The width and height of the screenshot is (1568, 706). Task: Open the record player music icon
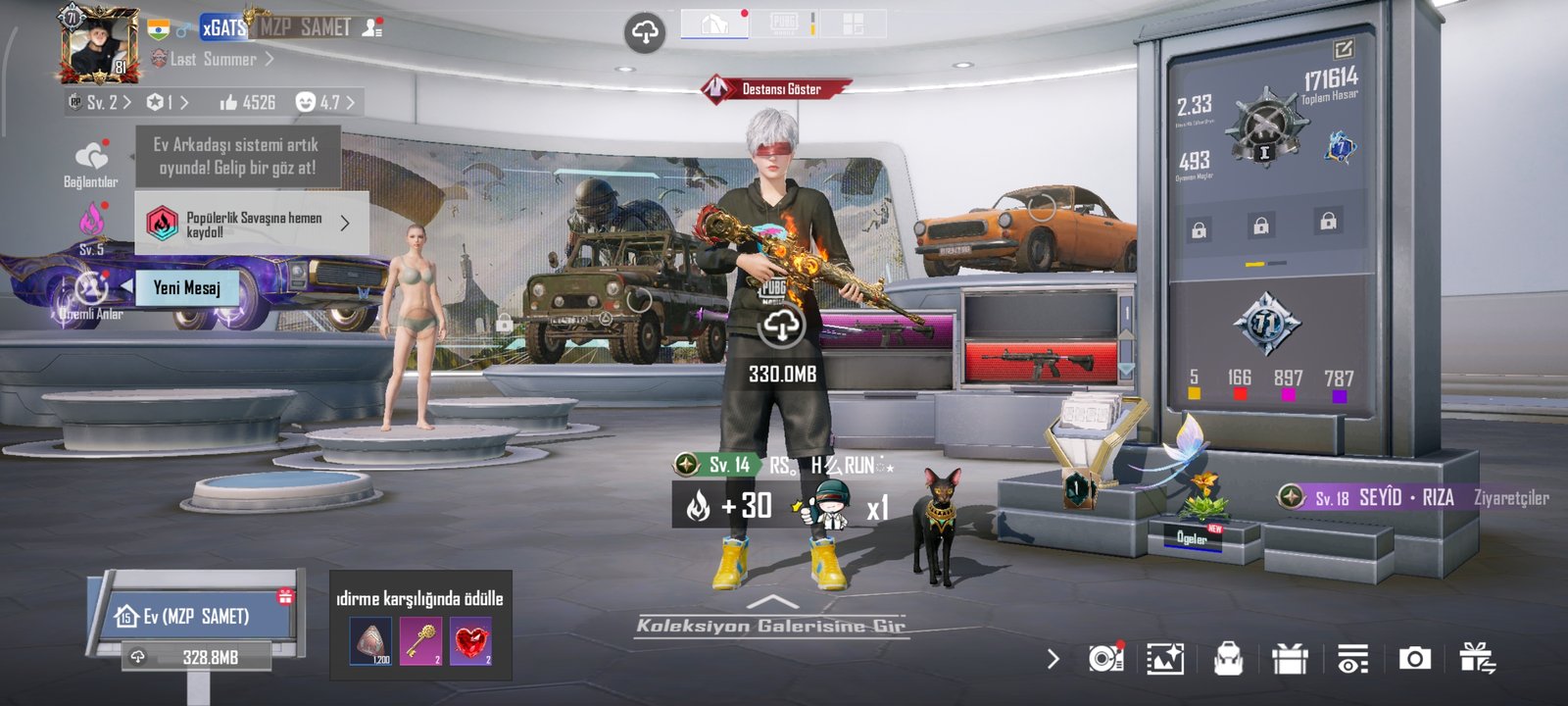tap(1105, 659)
